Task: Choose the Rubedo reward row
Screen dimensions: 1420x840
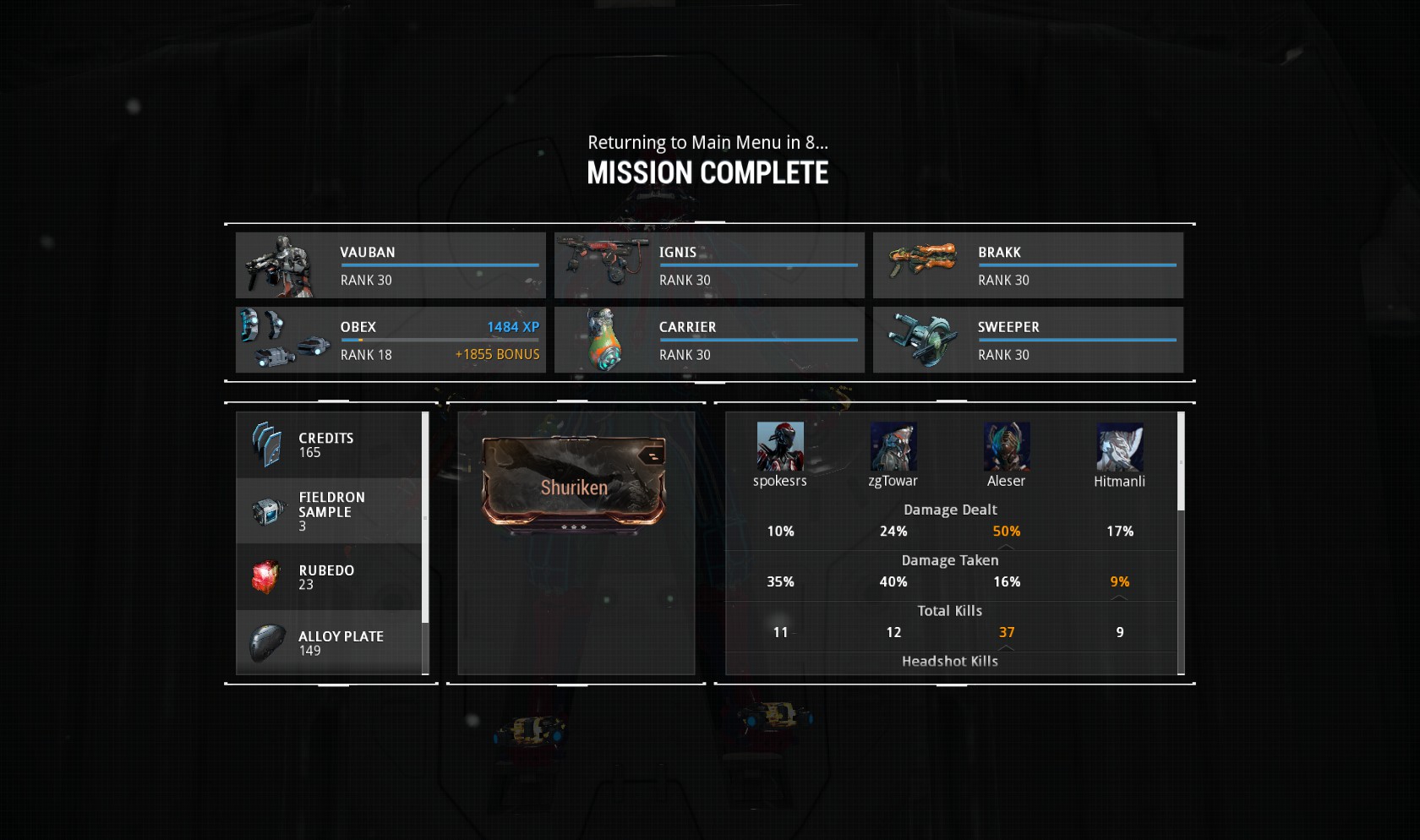Action: (329, 576)
